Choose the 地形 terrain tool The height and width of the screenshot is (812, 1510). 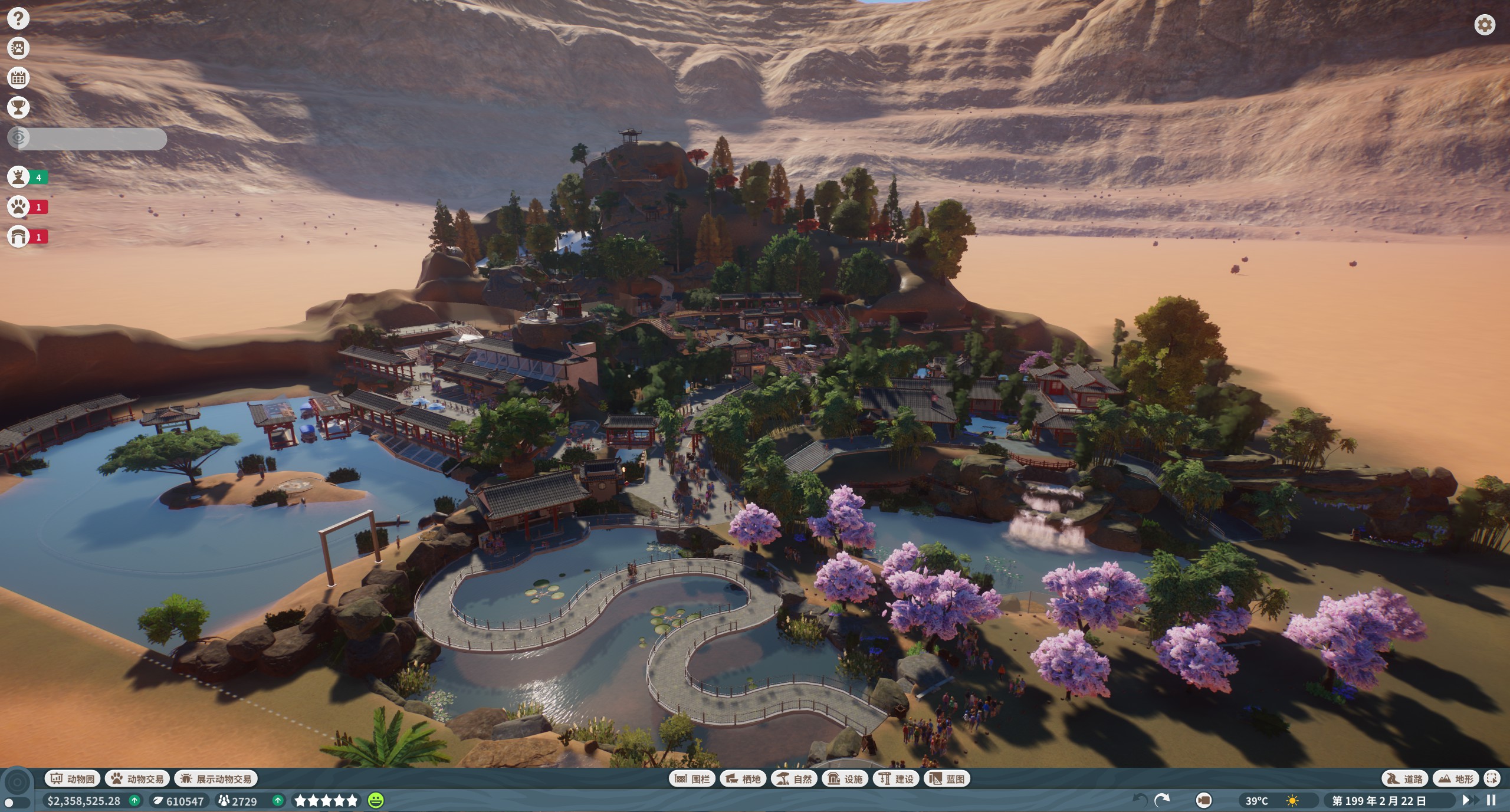1456,779
